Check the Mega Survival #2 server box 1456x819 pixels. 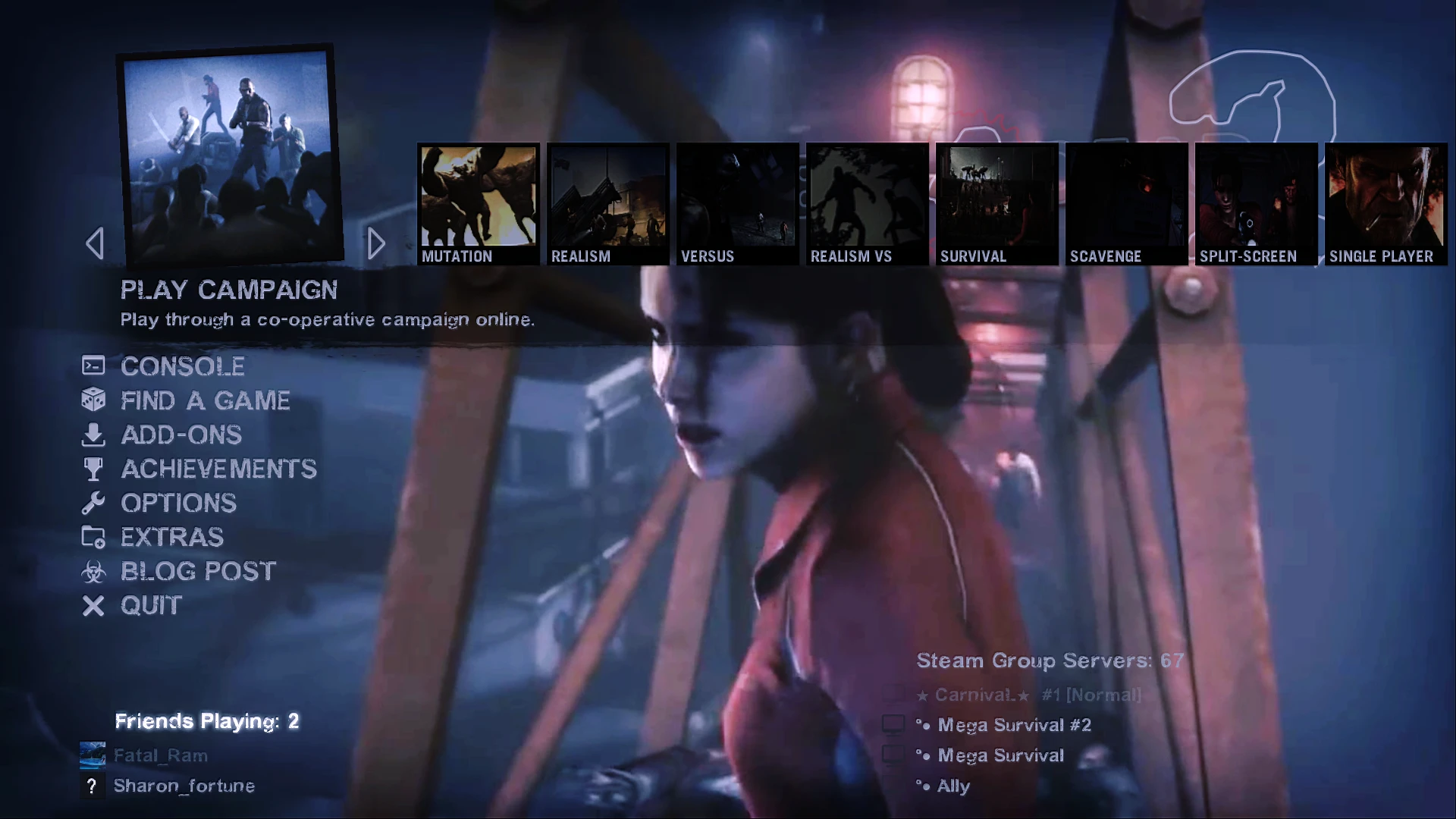pyautogui.click(x=893, y=724)
